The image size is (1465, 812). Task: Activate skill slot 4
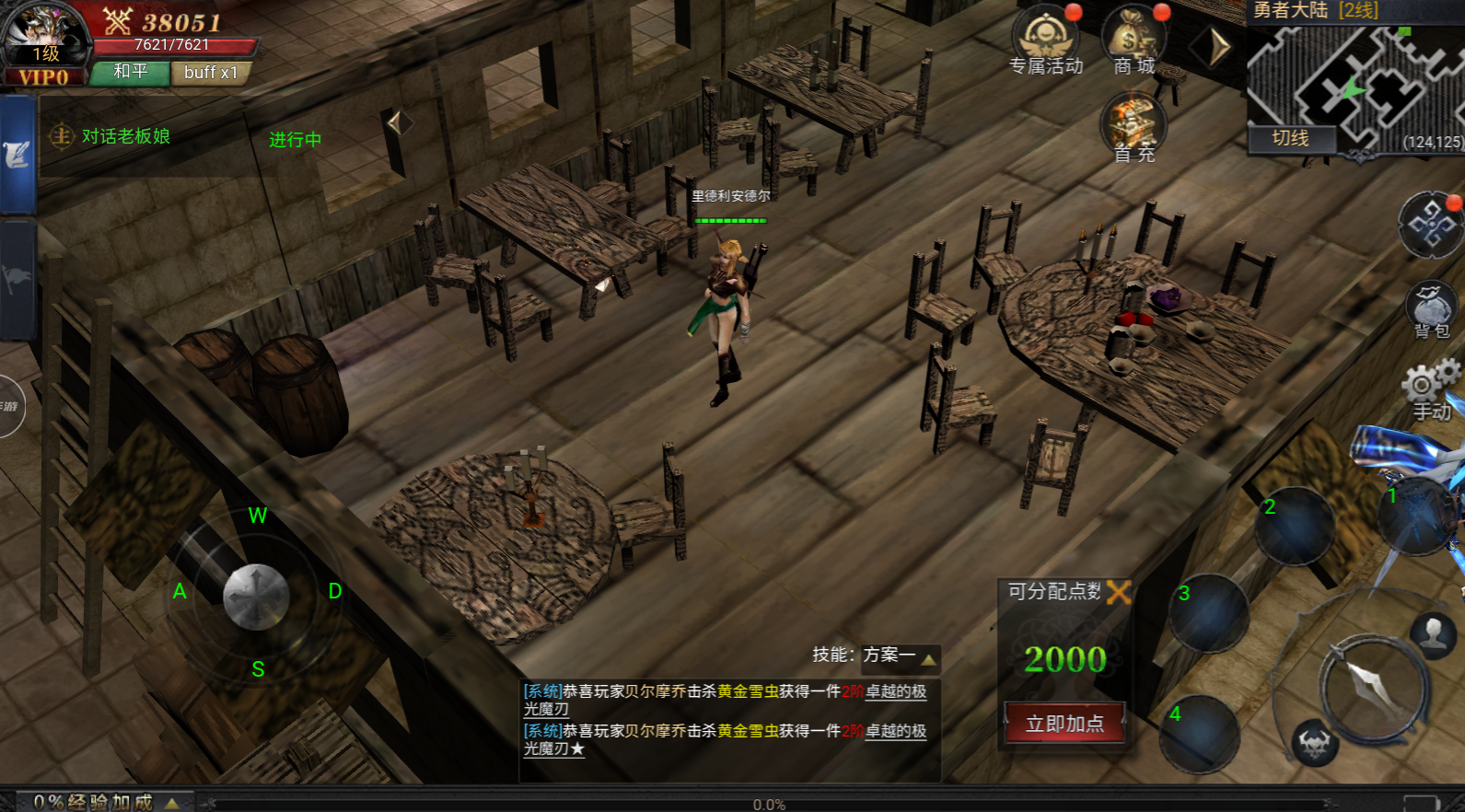coord(1200,734)
